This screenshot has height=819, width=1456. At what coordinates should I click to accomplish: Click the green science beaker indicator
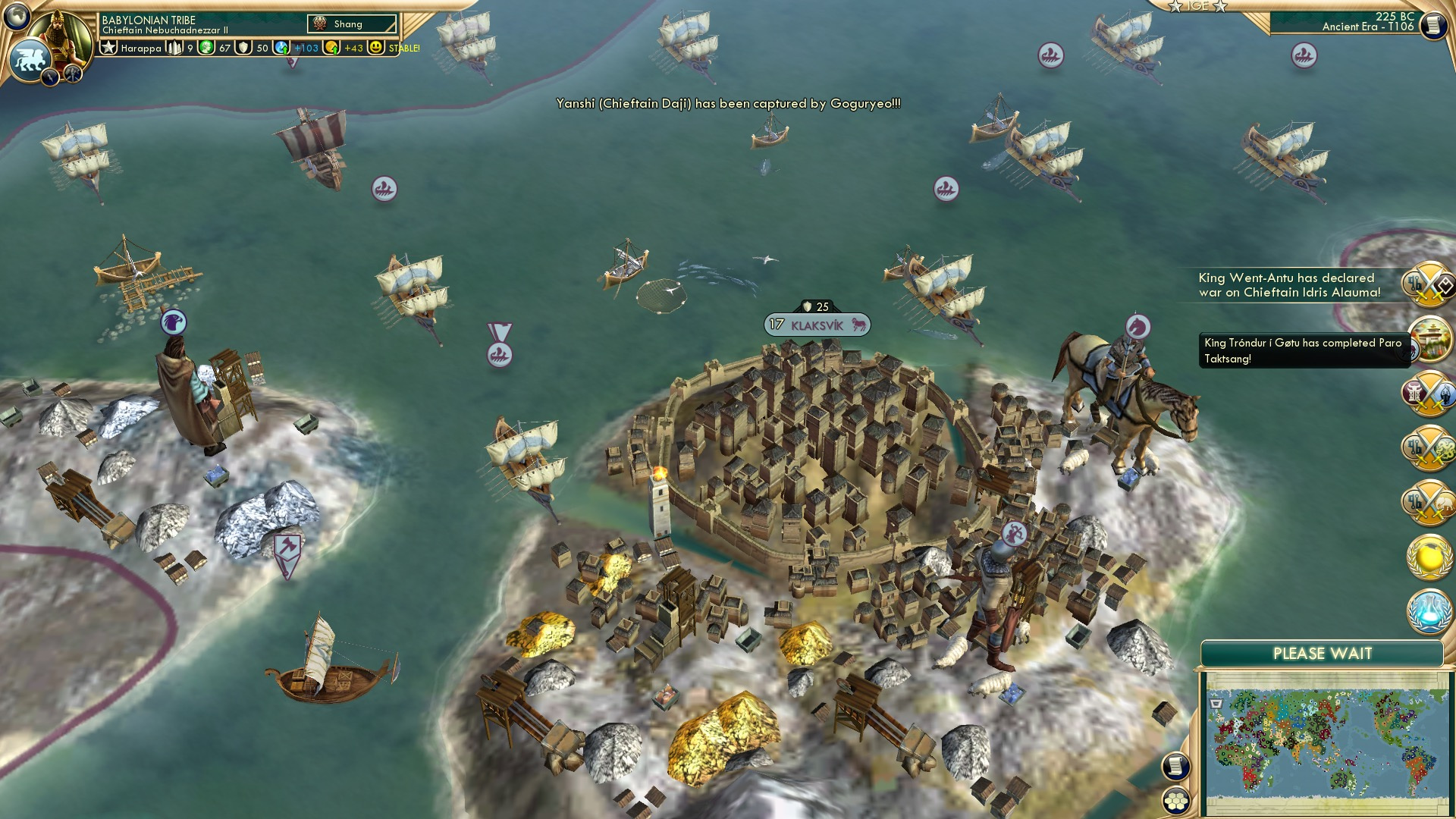(206, 49)
